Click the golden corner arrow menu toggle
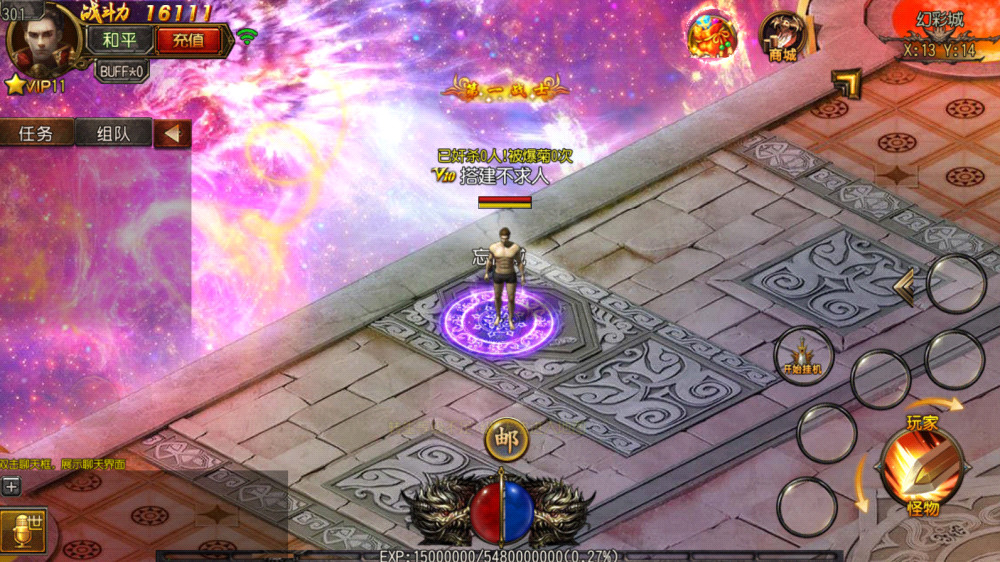This screenshot has width=1000, height=562. click(847, 83)
